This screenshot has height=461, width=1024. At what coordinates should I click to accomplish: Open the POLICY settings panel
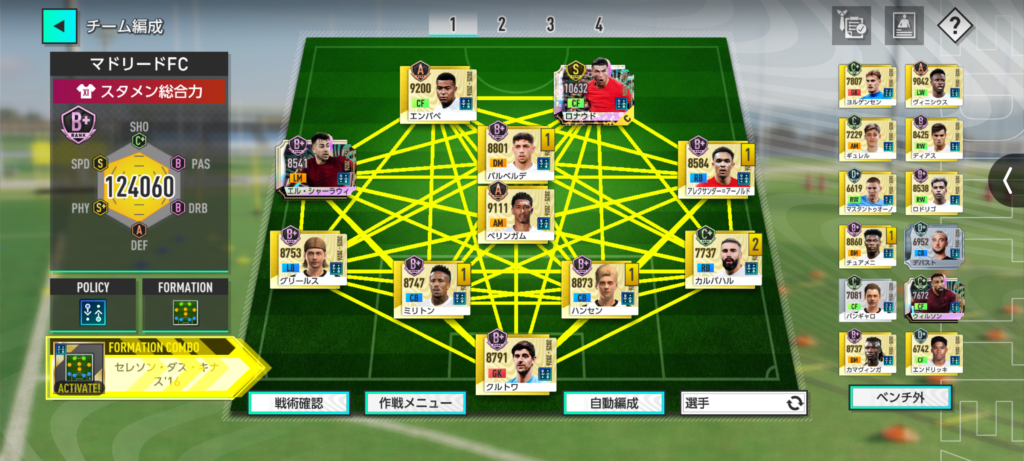tap(93, 304)
